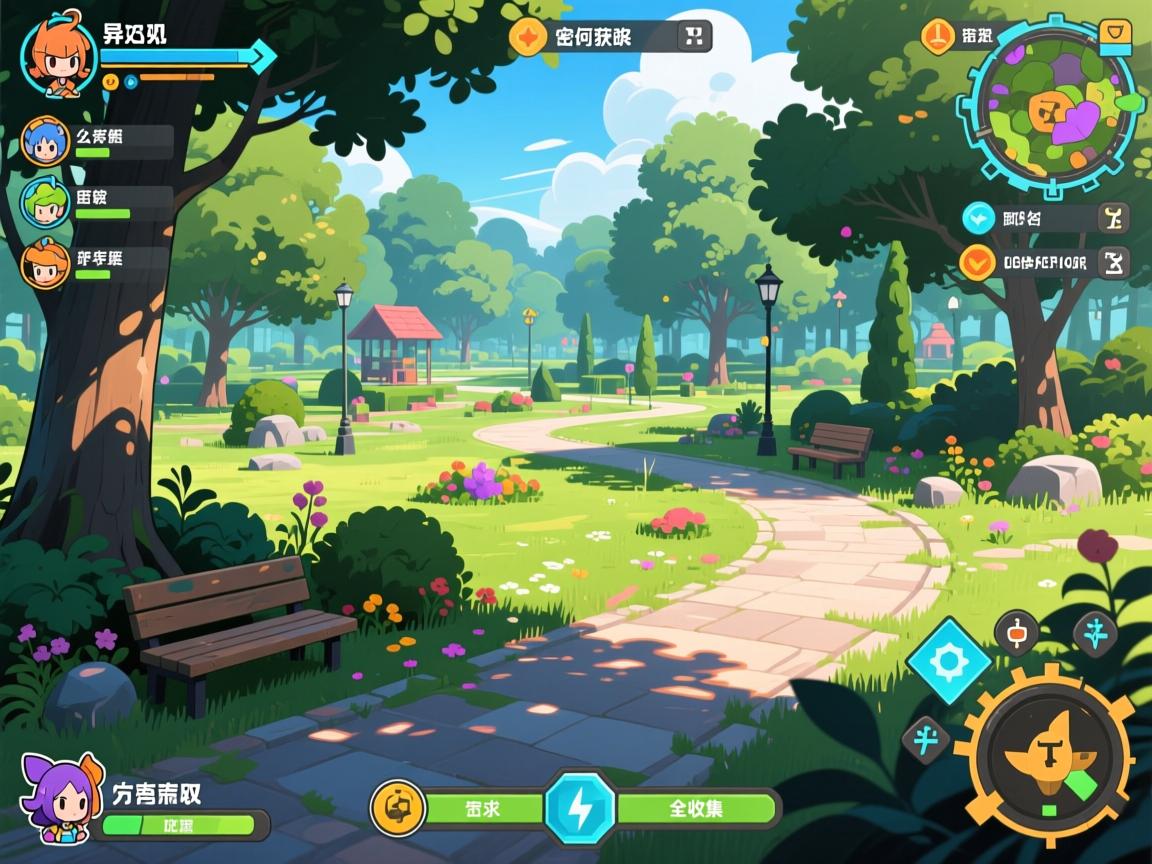Choose the orange-haired party member in the list
This screenshot has width=1152, height=864.
(x=45, y=263)
